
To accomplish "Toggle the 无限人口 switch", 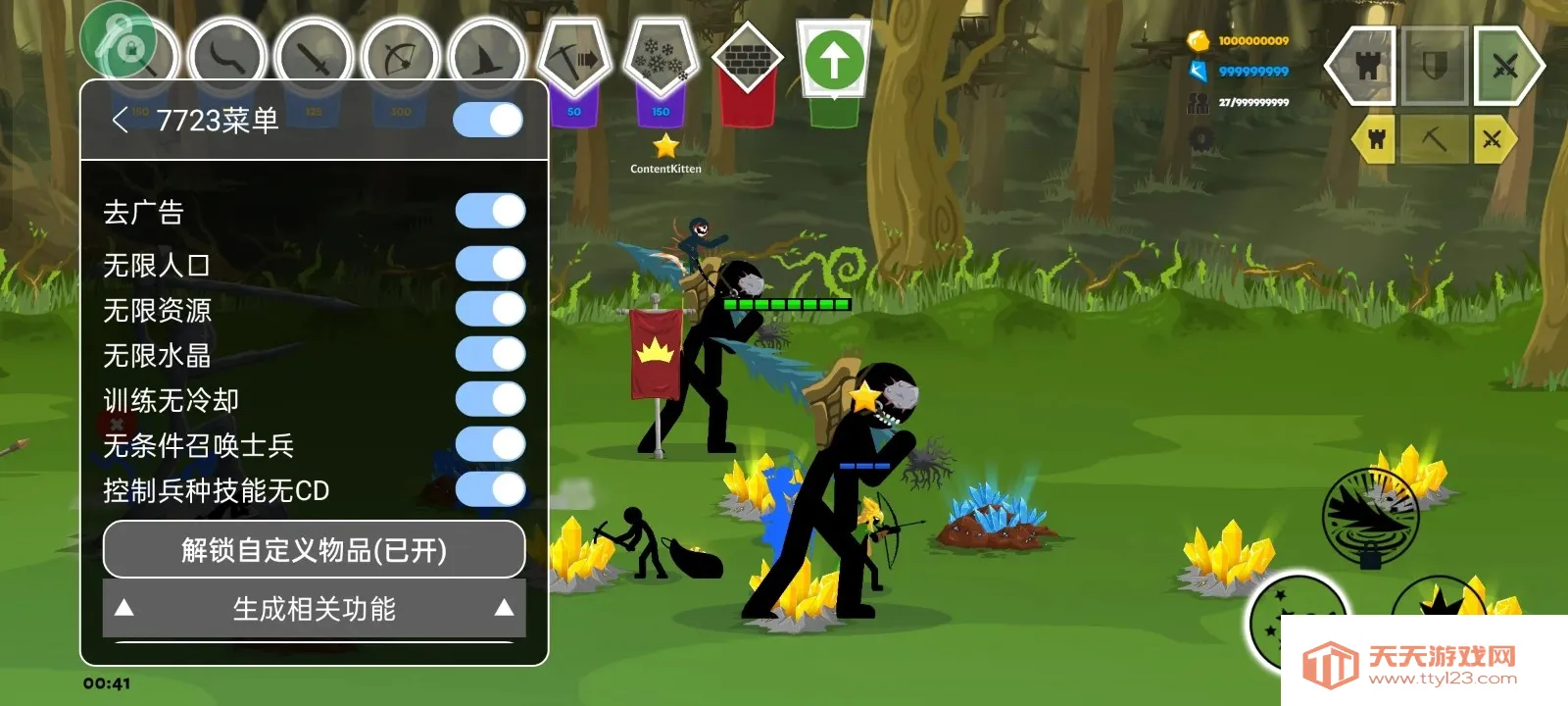I will (x=491, y=264).
